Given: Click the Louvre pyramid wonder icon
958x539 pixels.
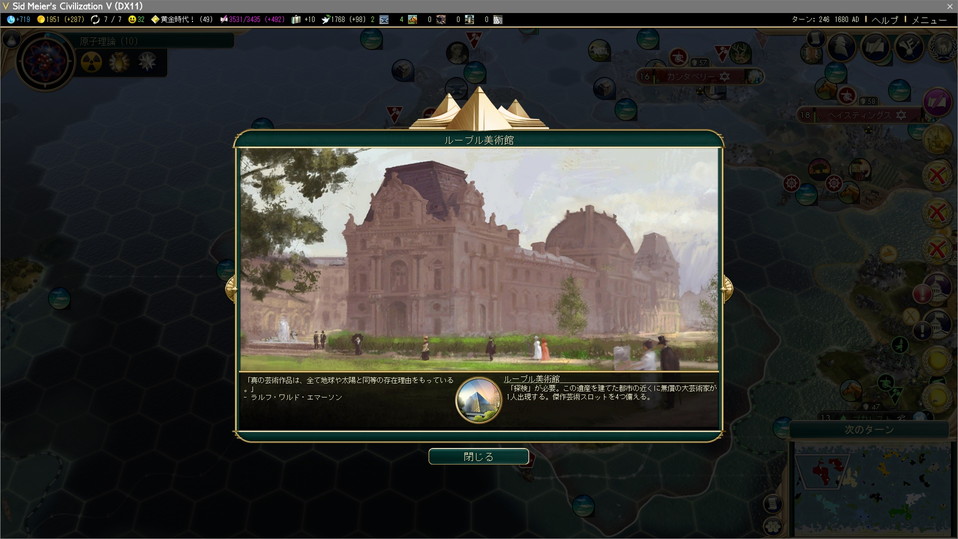Looking at the screenshot, I should (478, 400).
